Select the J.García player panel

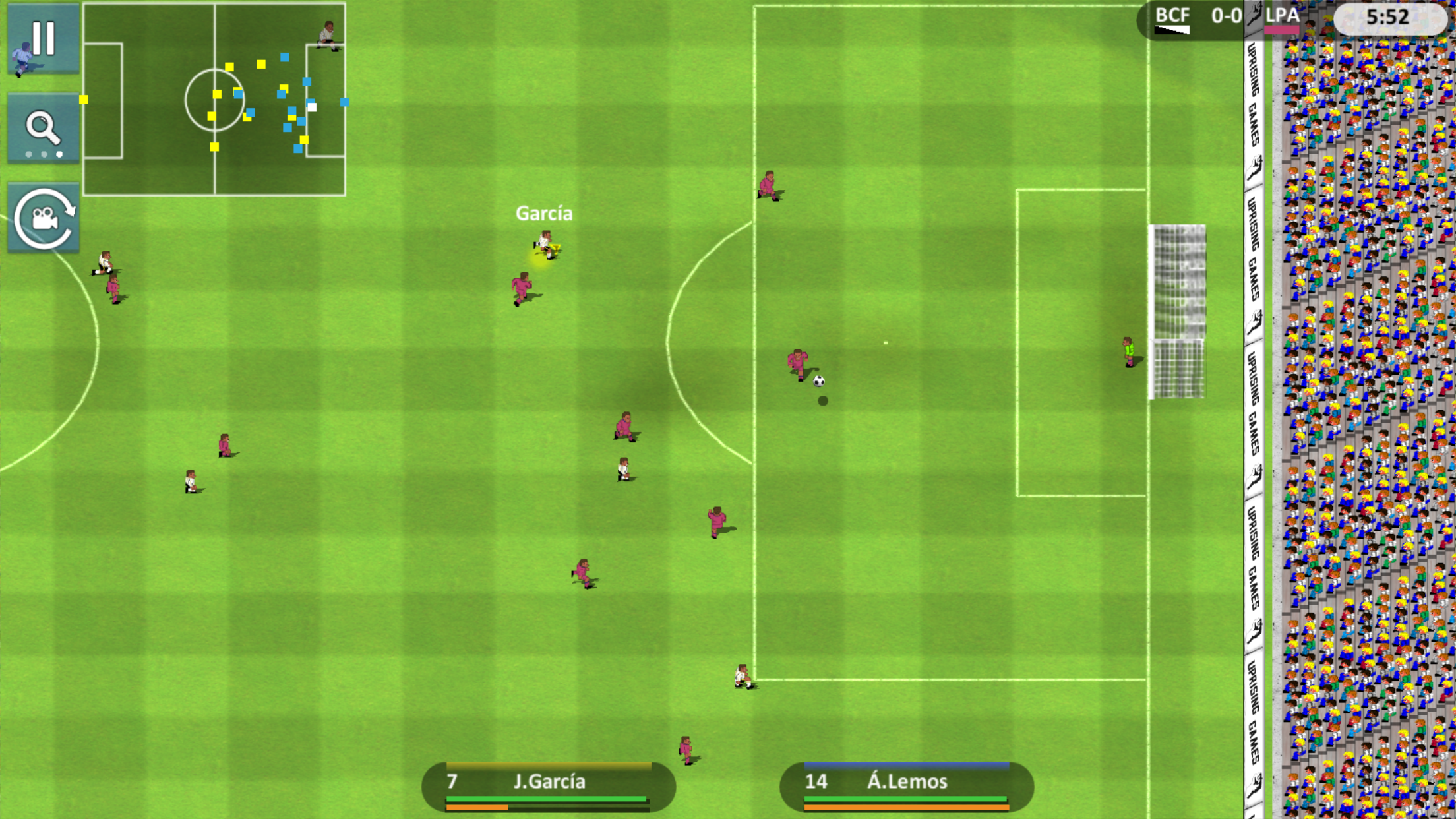click(x=548, y=786)
